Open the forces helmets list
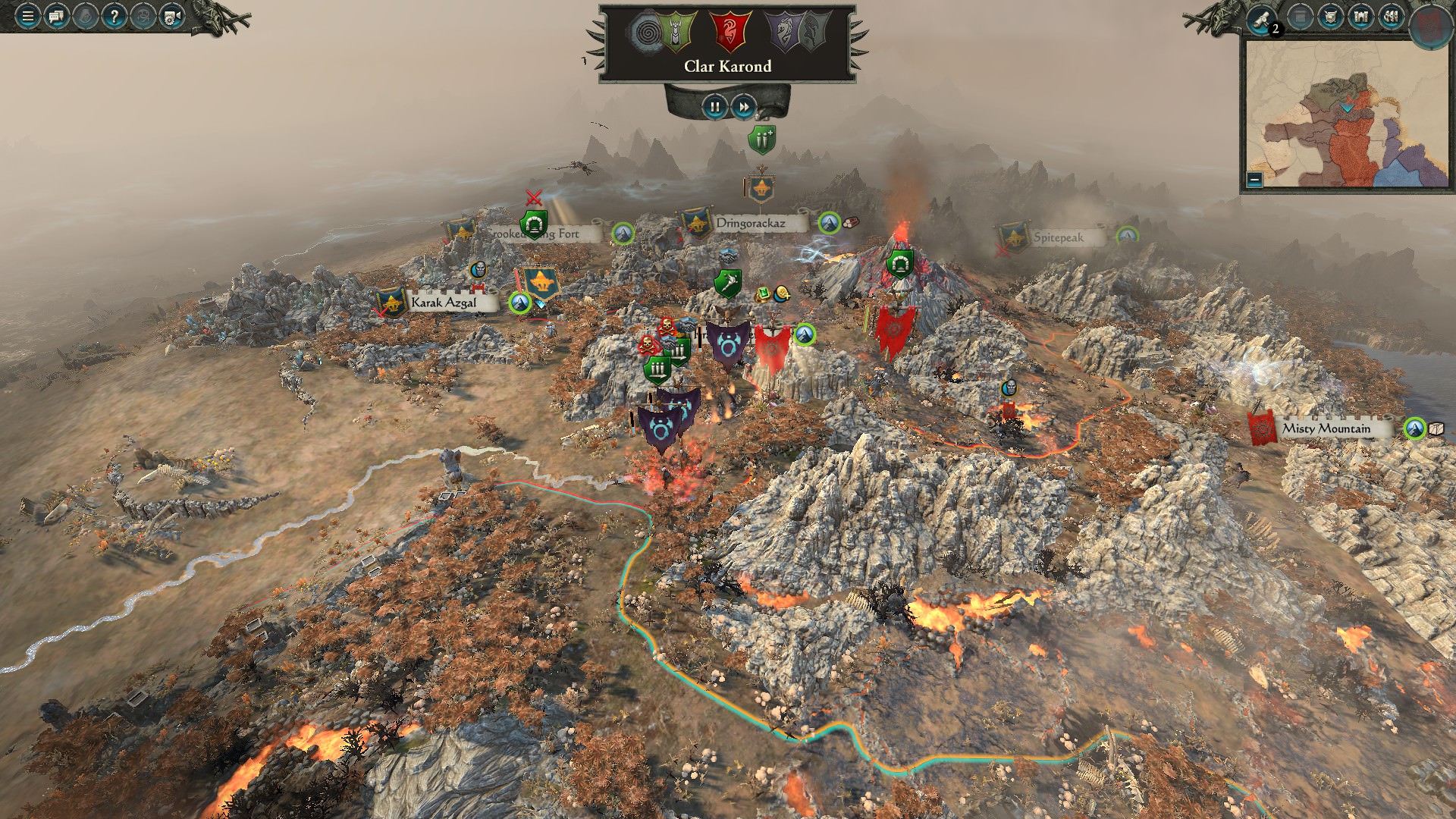 pyautogui.click(x=1392, y=17)
